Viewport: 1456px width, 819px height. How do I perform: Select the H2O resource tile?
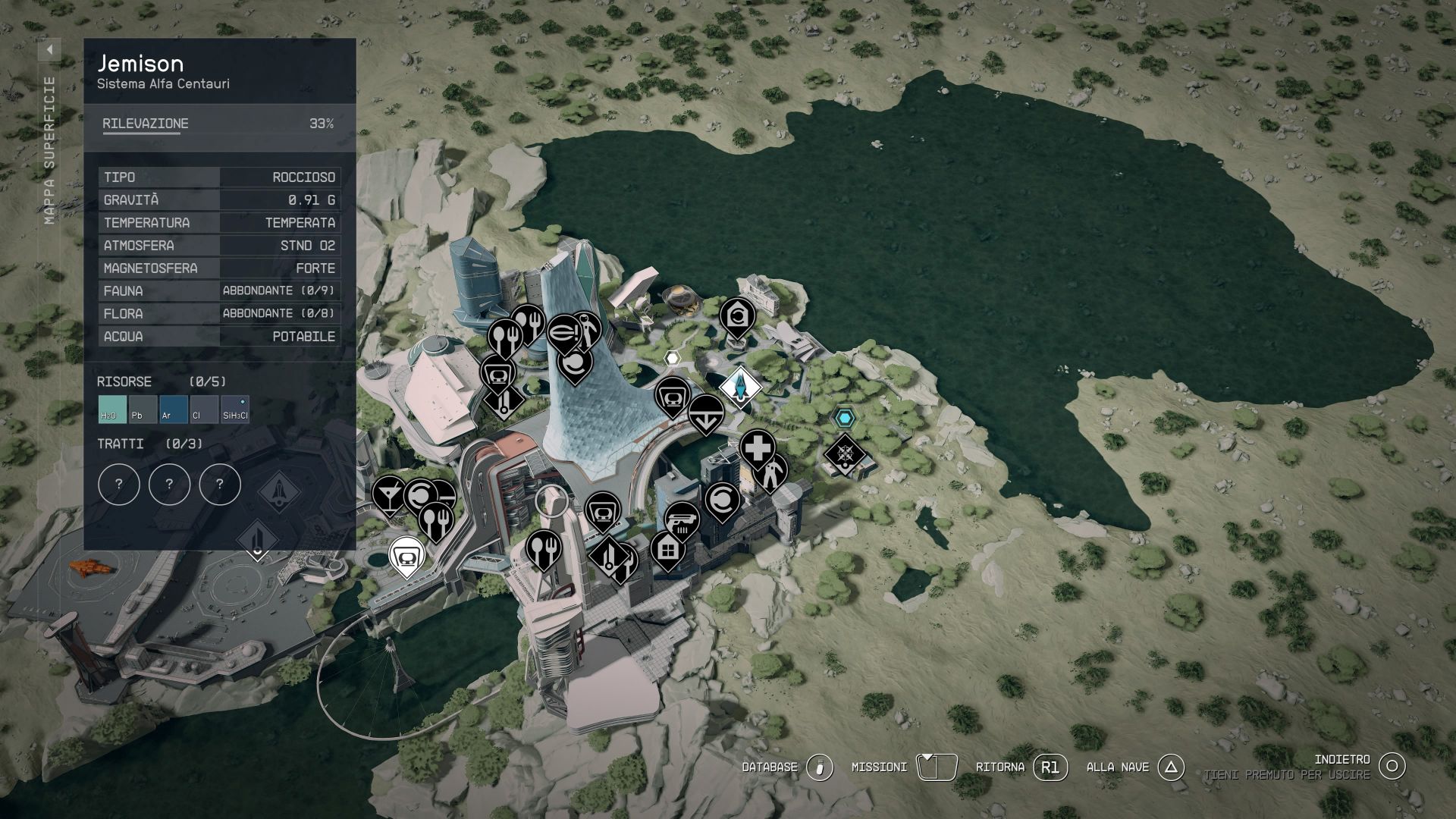click(112, 409)
